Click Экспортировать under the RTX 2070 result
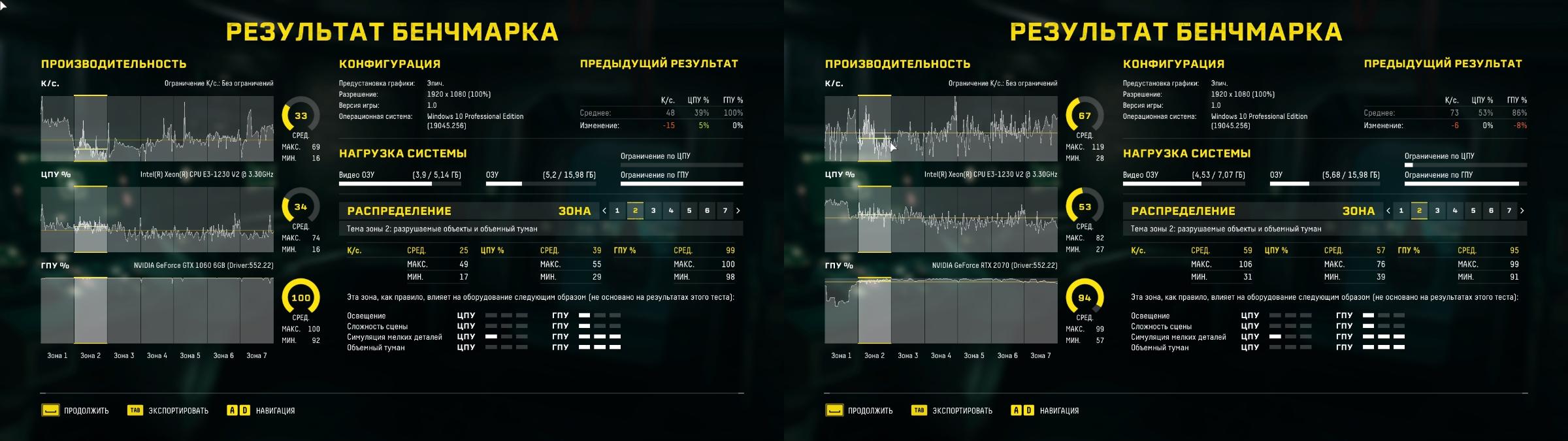This screenshot has width=1568, height=441. [x=953, y=411]
